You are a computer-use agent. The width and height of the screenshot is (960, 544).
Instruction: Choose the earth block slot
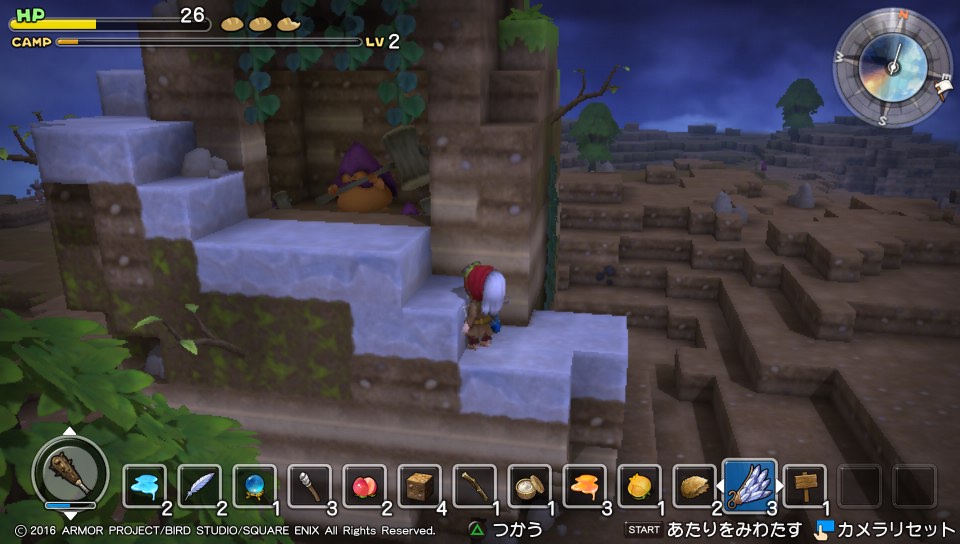(420, 487)
